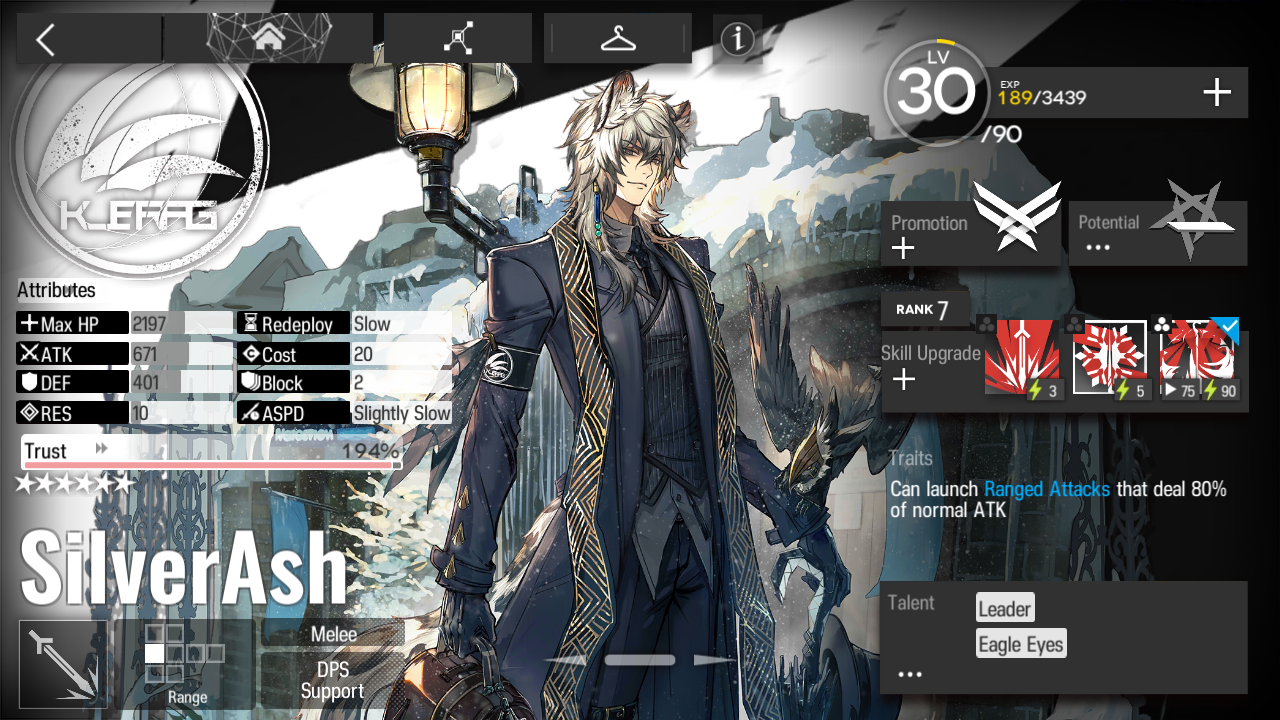
Task: View the Leader talent
Action: [x=1004, y=608]
